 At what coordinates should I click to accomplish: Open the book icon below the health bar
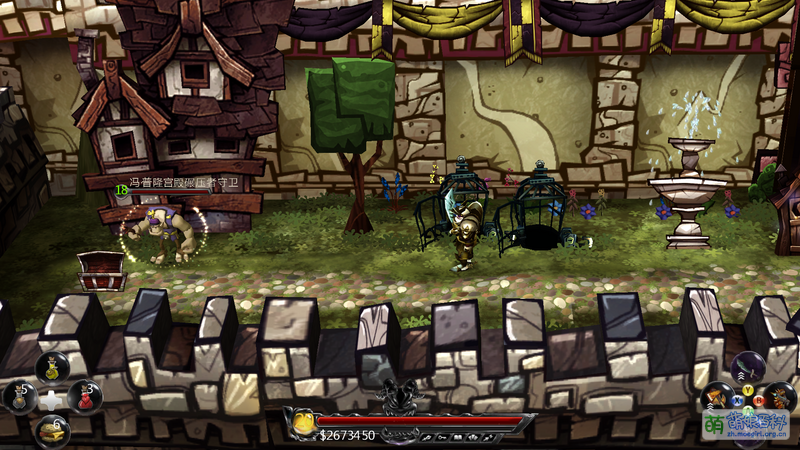(458, 437)
